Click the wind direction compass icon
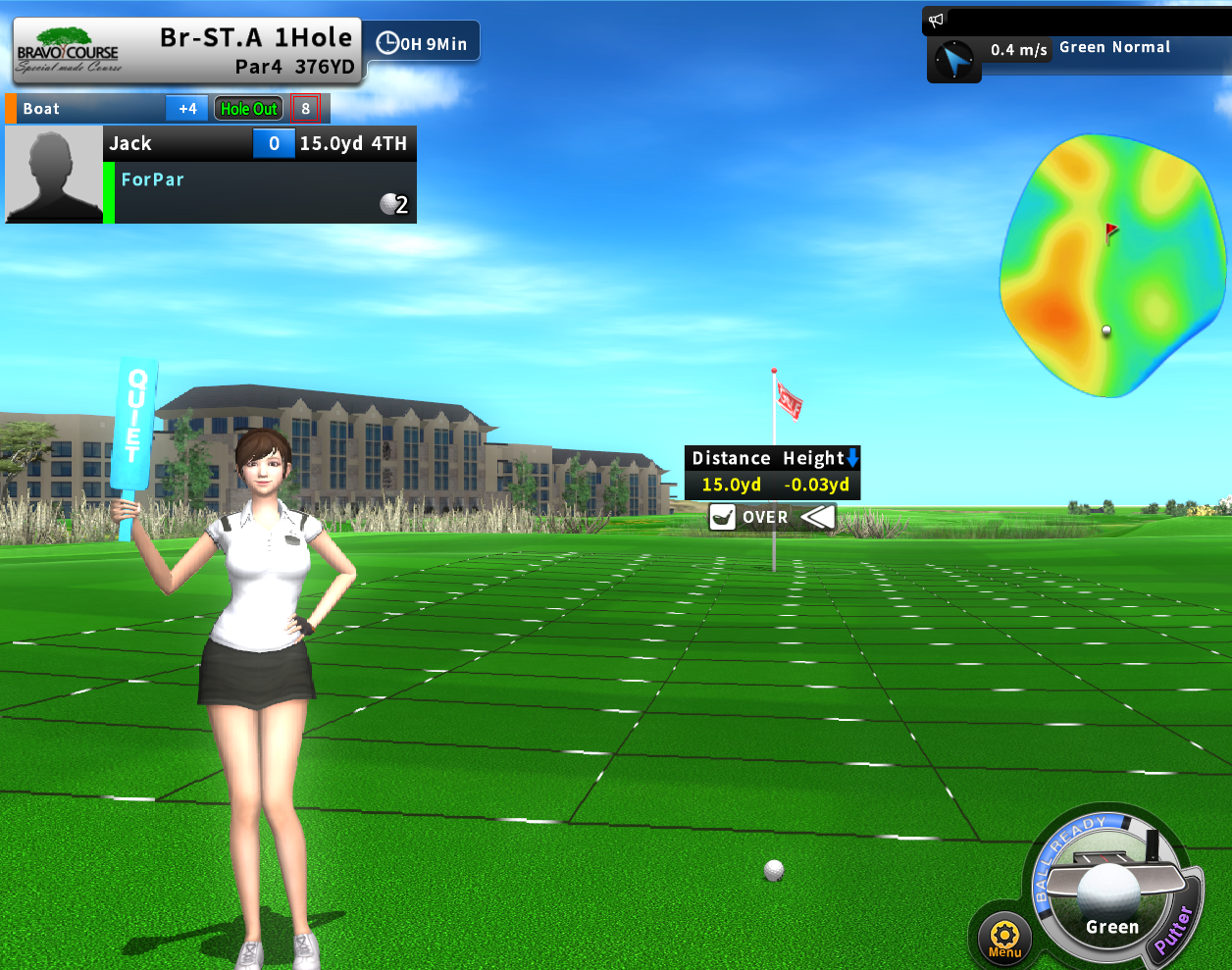 coord(952,61)
